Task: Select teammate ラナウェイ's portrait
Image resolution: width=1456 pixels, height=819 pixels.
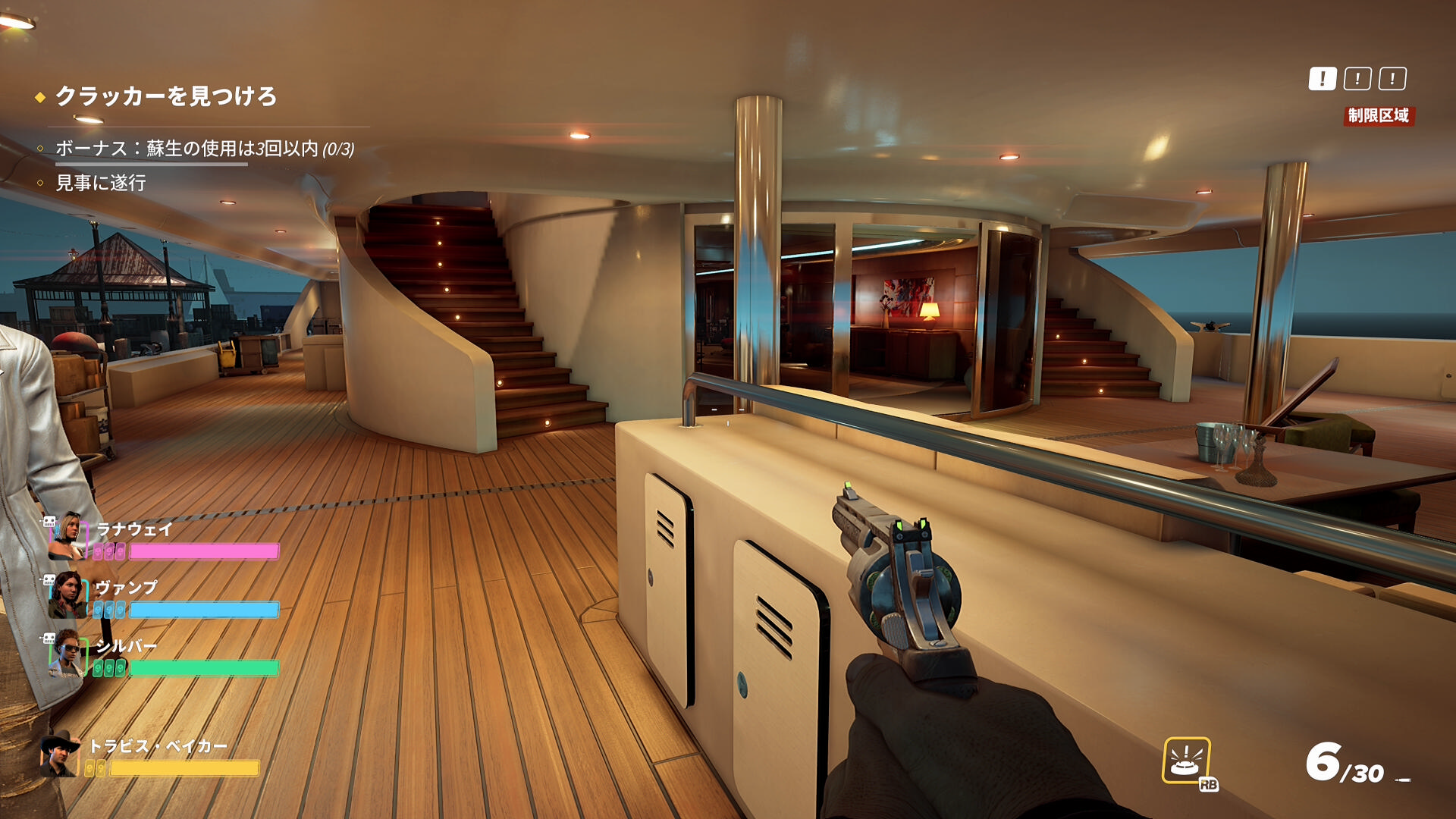Action: pyautogui.click(x=68, y=535)
